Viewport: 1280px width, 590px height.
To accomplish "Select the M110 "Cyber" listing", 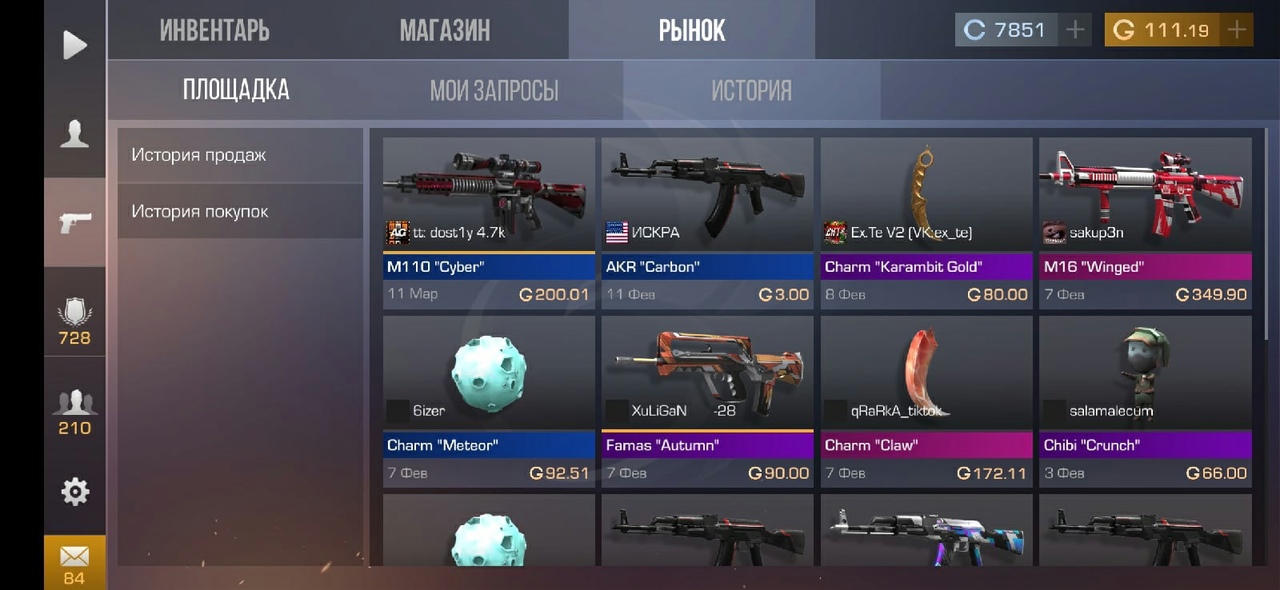I will (489, 222).
